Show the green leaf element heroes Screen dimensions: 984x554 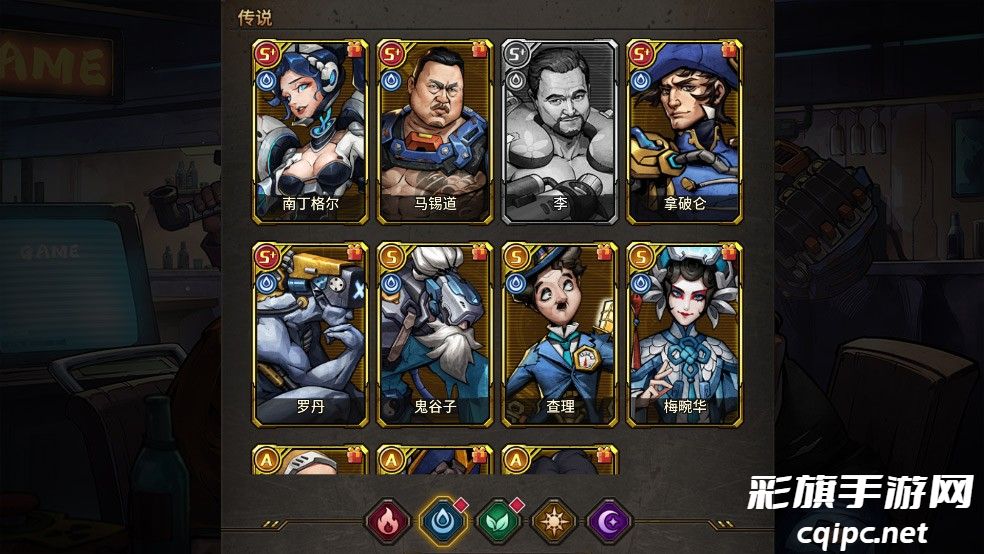pyautogui.click(x=497, y=521)
